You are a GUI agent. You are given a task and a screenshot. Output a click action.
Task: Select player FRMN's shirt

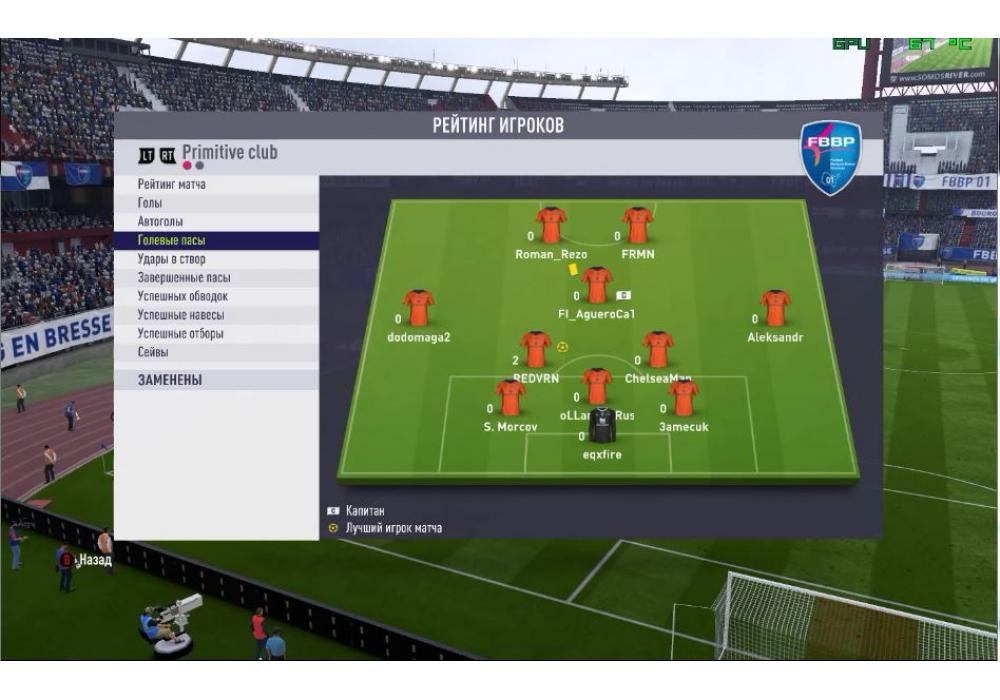coord(637,226)
